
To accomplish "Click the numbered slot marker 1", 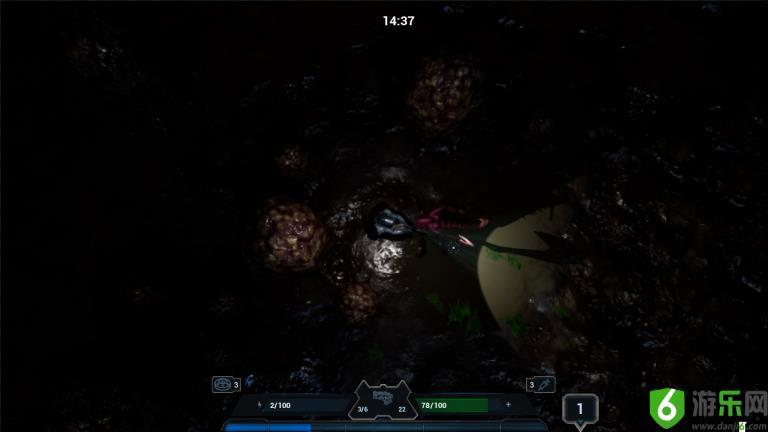I will (580, 409).
